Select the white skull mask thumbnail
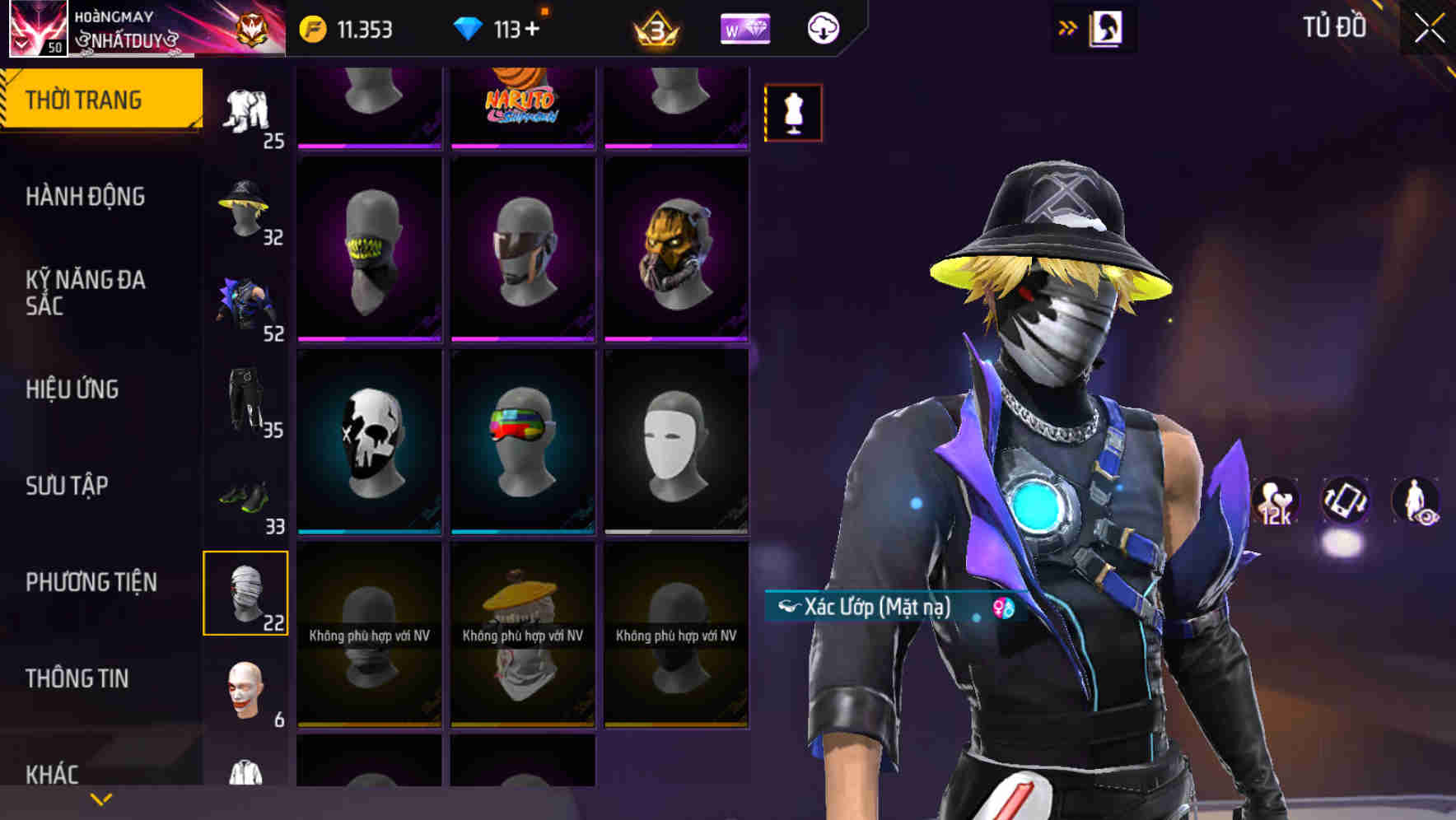Image resolution: width=1456 pixels, height=820 pixels. pyautogui.click(x=370, y=440)
